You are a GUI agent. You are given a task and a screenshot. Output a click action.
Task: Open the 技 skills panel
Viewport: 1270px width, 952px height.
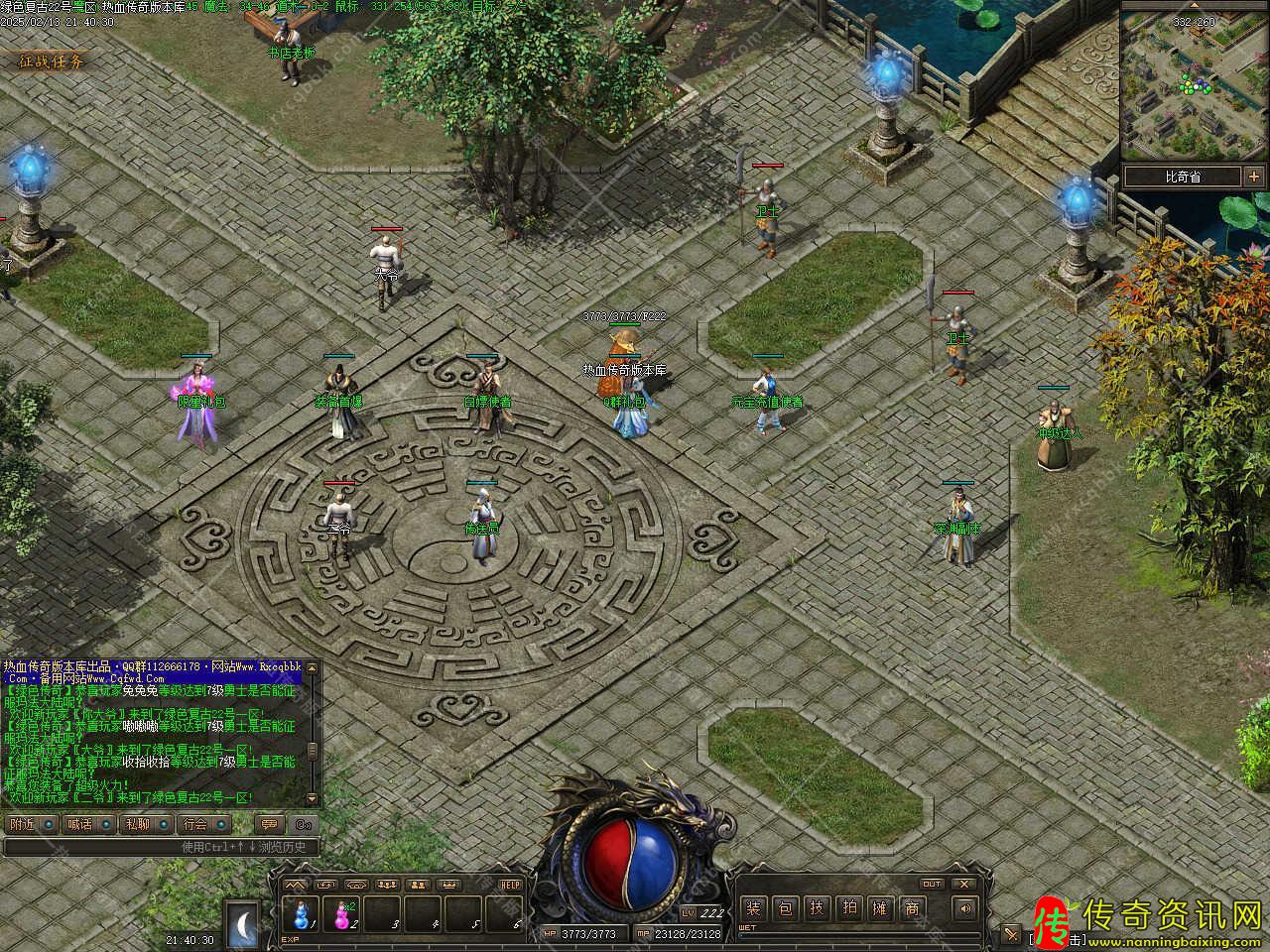(x=817, y=907)
